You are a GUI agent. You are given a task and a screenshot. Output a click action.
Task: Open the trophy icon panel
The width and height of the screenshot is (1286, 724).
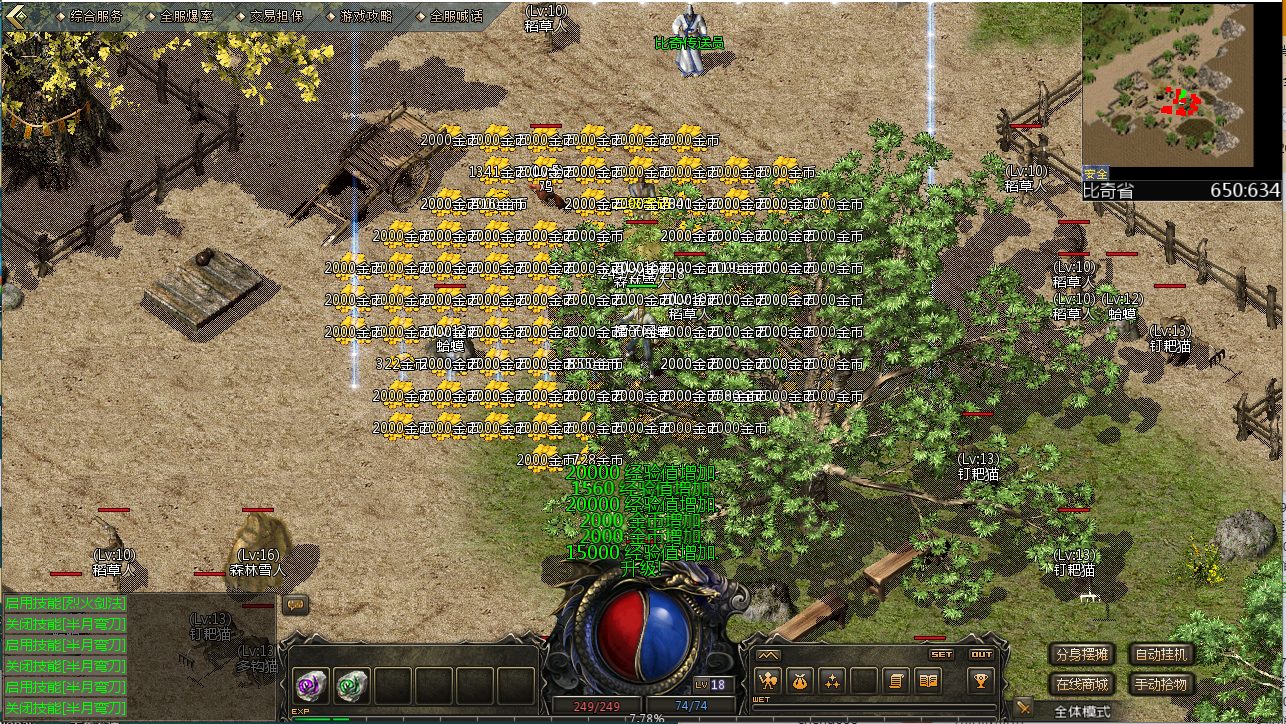pos(980,681)
